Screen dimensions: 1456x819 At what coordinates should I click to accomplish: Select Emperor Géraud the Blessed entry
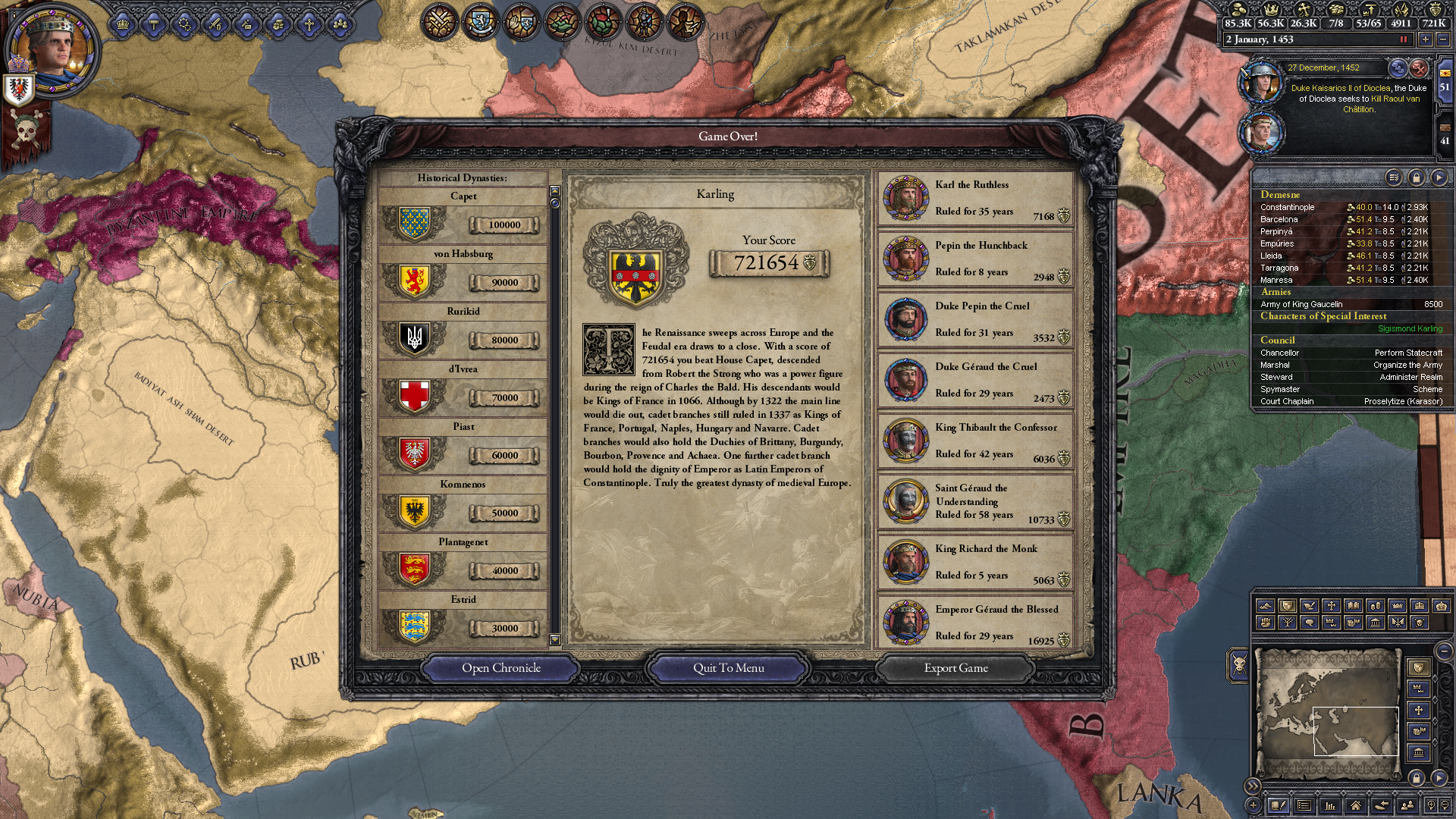(x=975, y=623)
